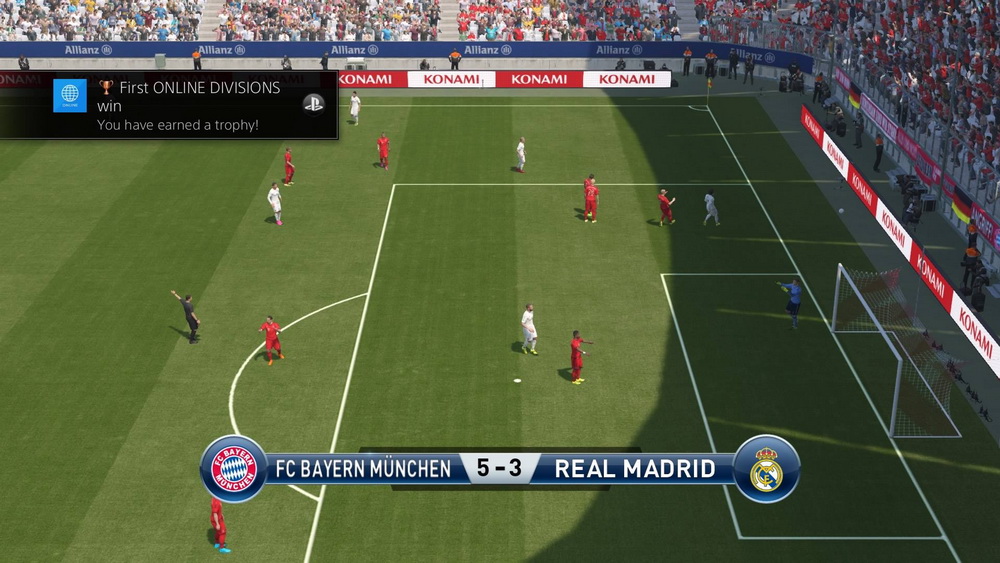Click the FC Bayern München crest on the scoreboard
Screen dimensions: 1000x563
[233, 468]
